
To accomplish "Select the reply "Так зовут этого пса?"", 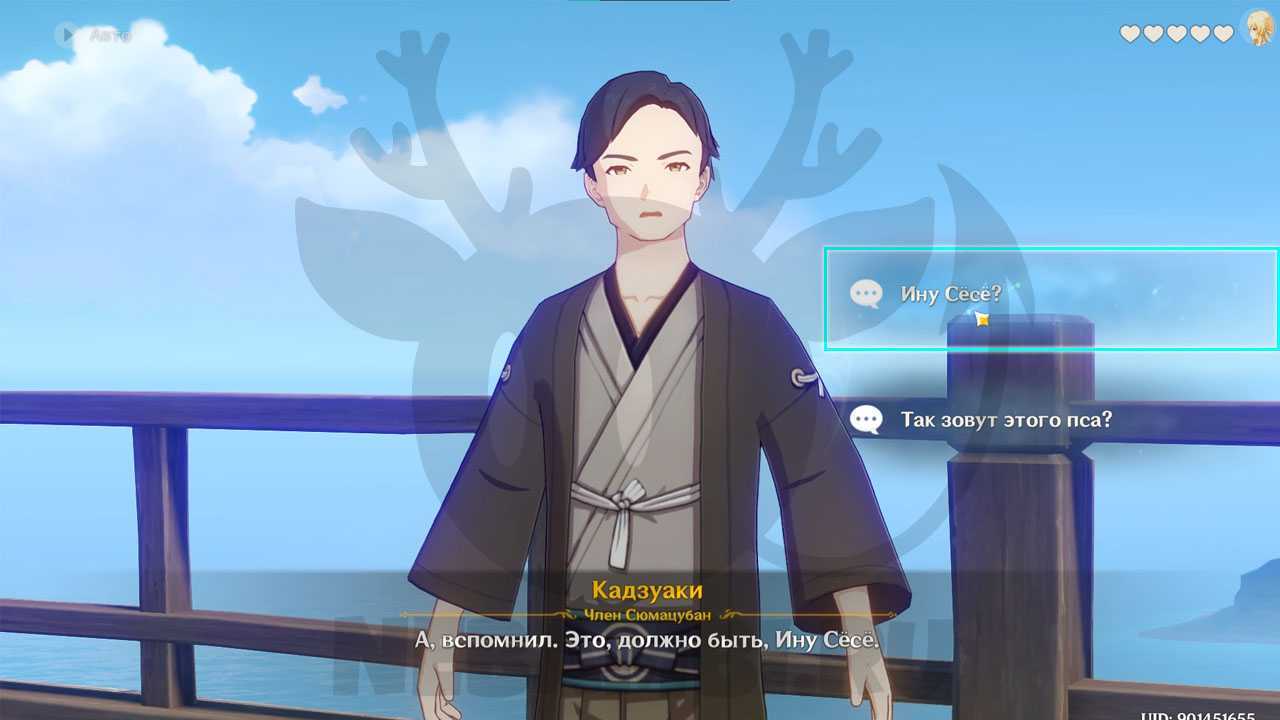I will click(1005, 420).
